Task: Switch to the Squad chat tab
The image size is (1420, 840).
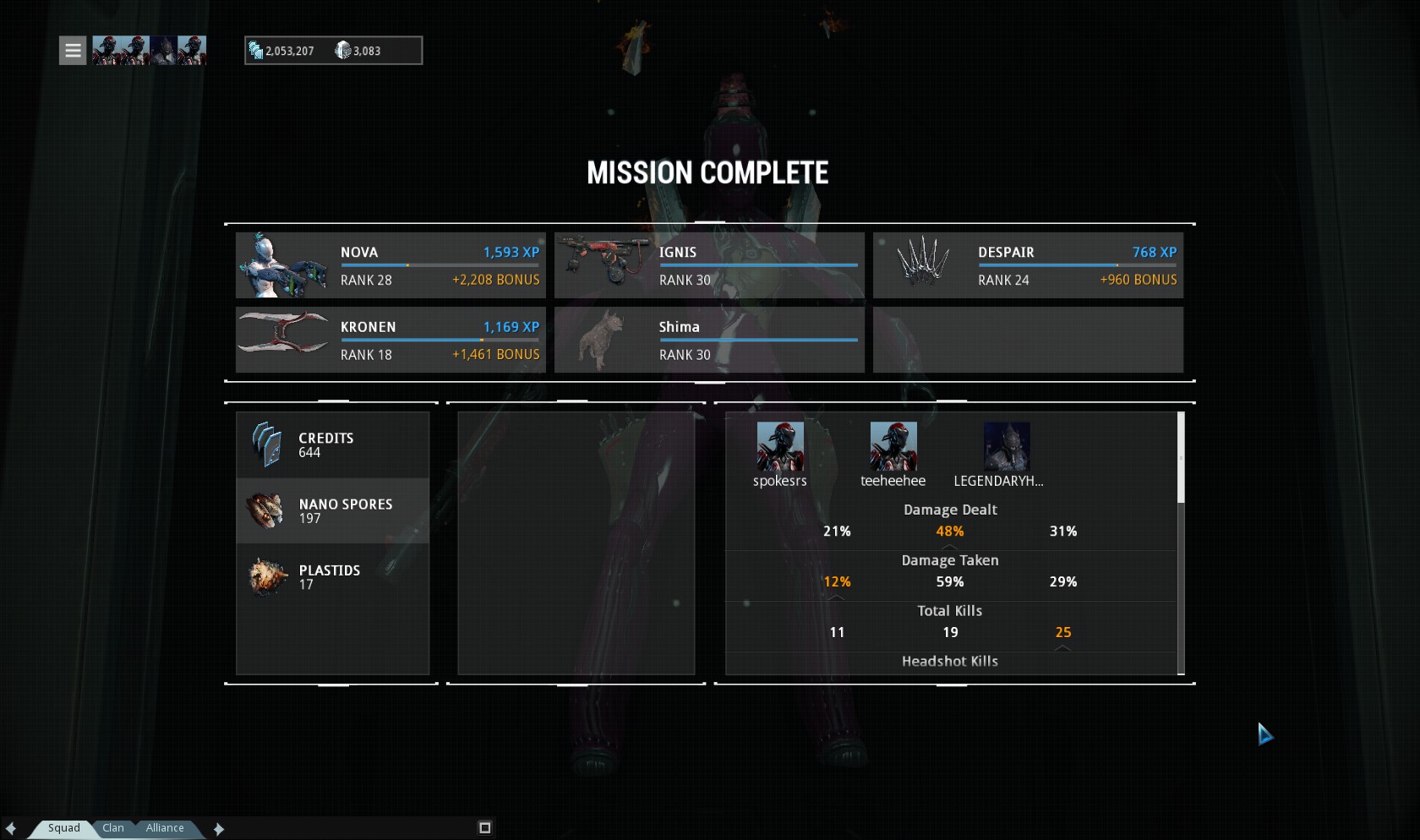Action: [x=63, y=828]
